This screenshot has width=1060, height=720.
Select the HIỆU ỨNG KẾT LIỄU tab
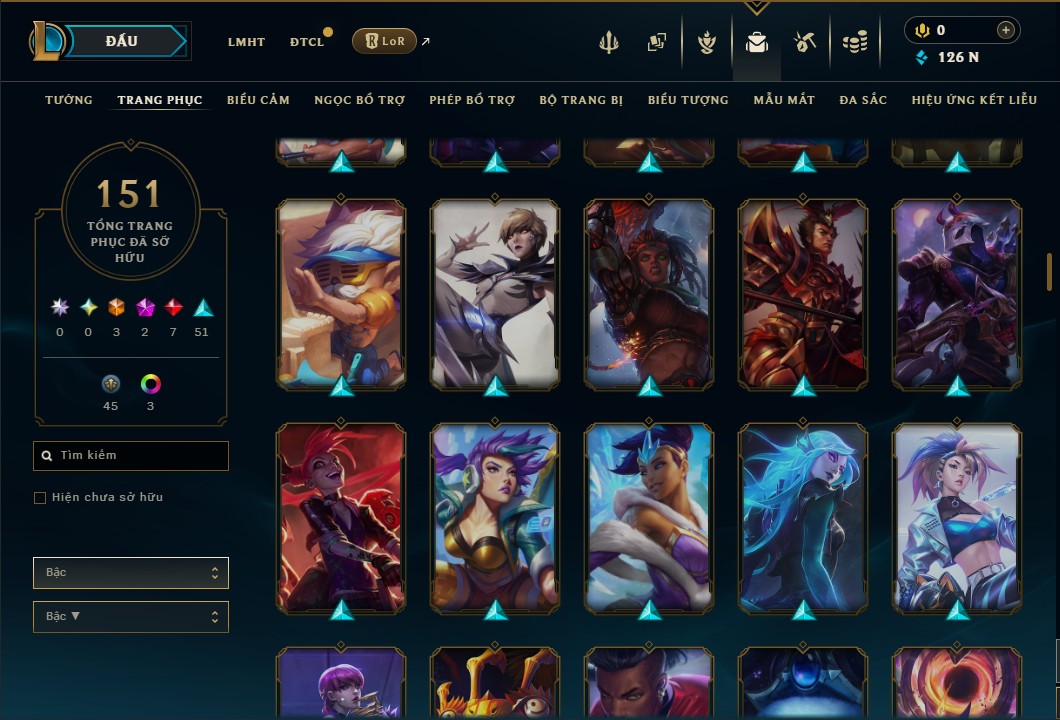(x=974, y=100)
